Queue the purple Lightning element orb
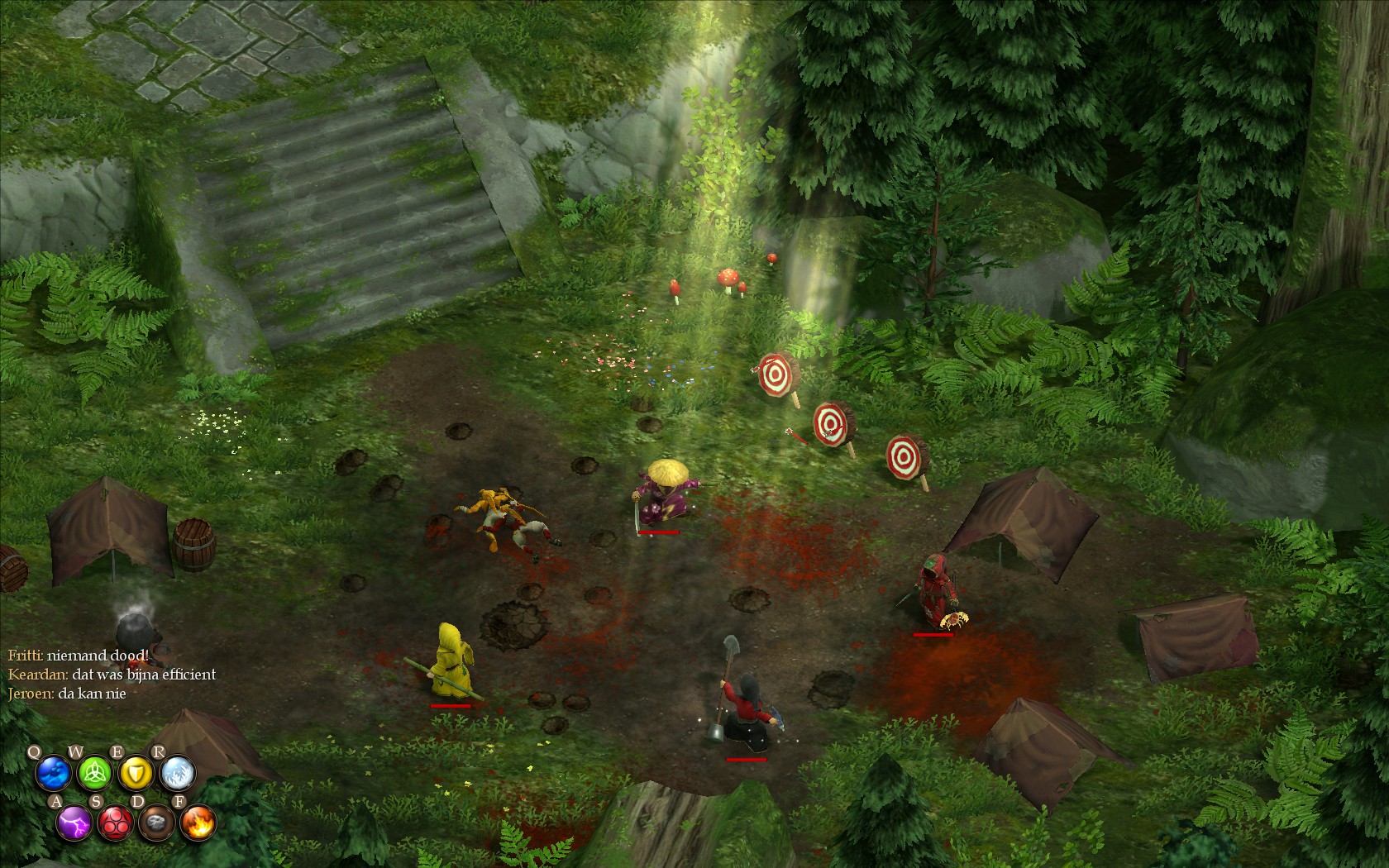1389x868 pixels. point(74,823)
